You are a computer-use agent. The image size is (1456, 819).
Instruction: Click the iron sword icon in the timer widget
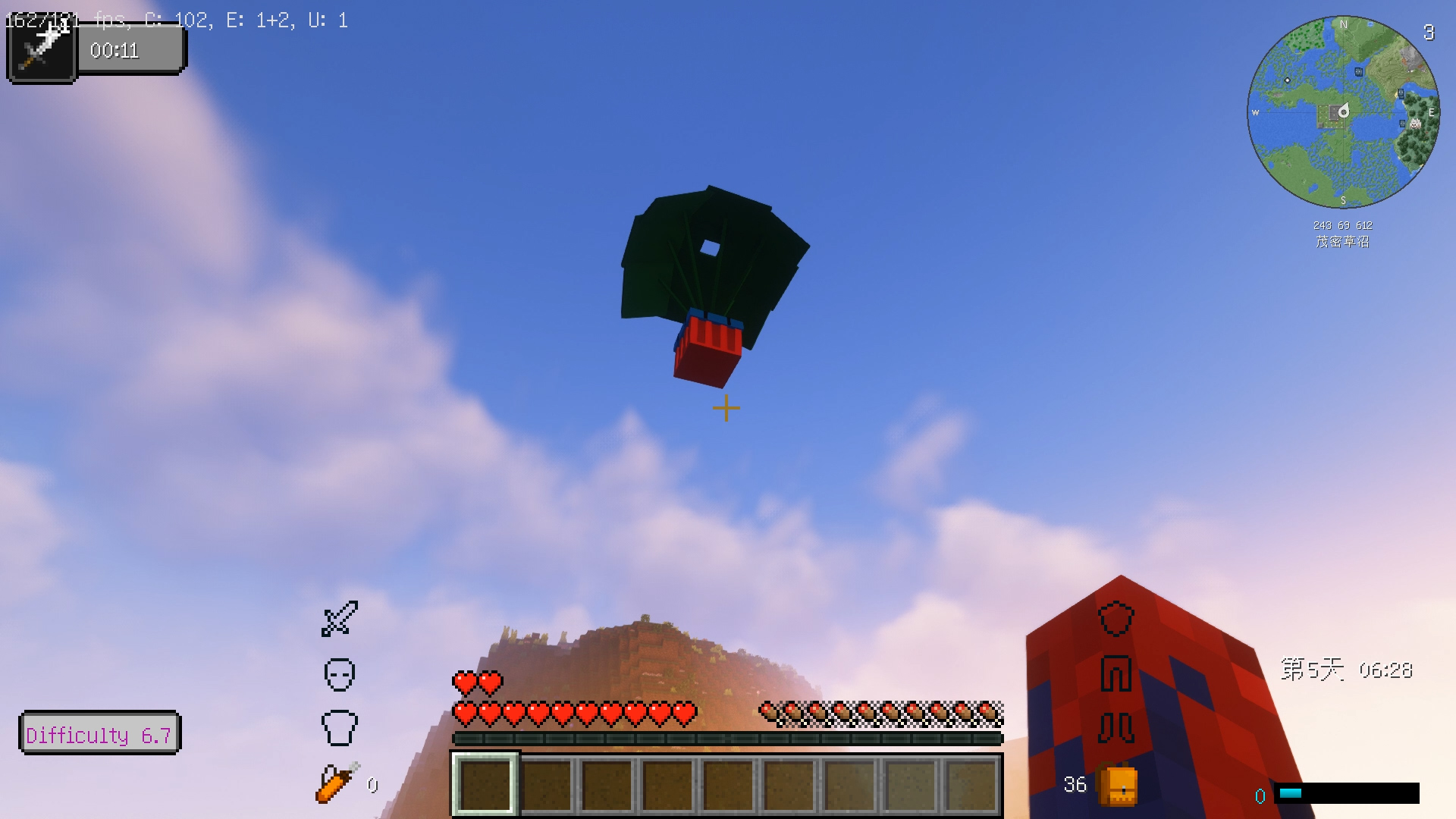pyautogui.click(x=41, y=47)
